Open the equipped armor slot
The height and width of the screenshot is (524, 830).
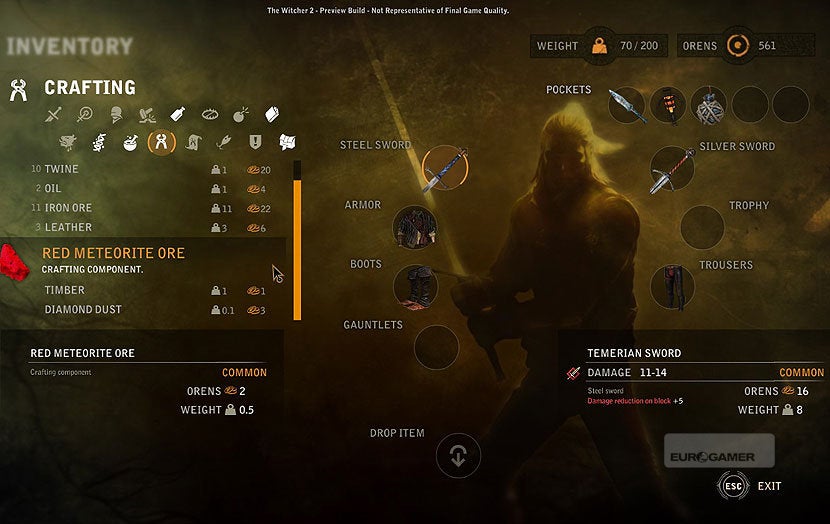point(415,228)
